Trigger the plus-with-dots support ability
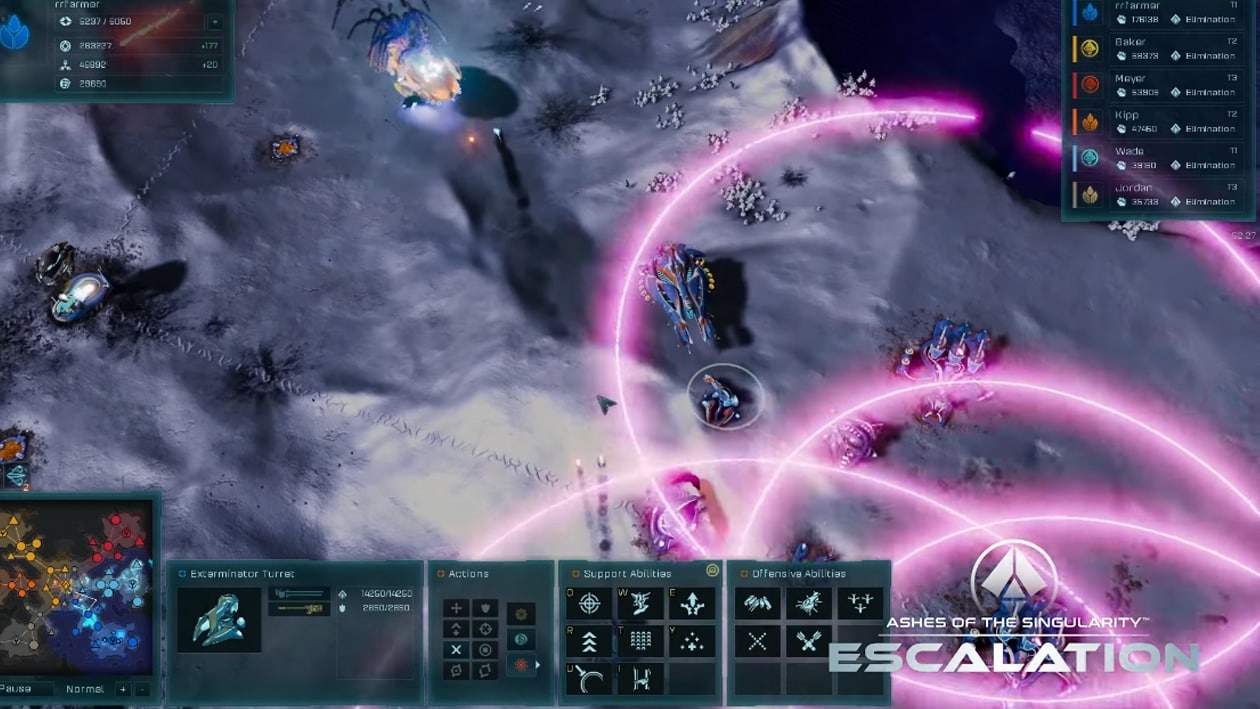The image size is (1260, 709). 692,641
